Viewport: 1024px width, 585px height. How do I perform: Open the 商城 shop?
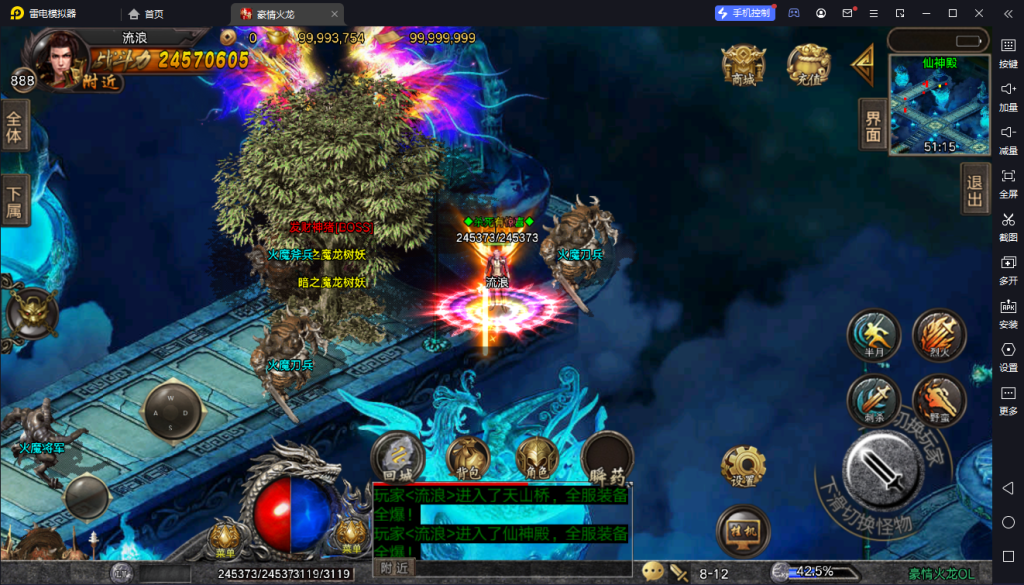743,64
